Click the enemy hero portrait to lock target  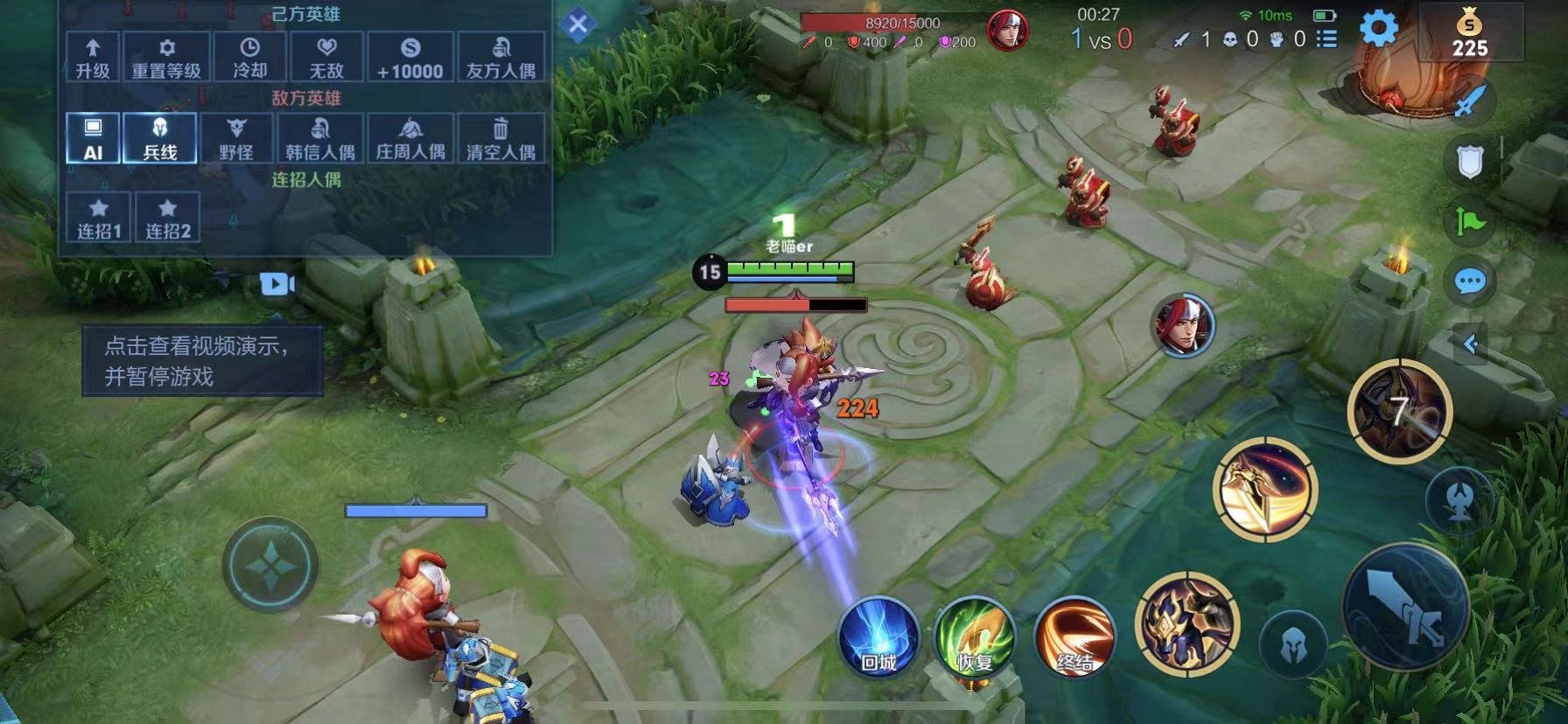[x=1184, y=326]
